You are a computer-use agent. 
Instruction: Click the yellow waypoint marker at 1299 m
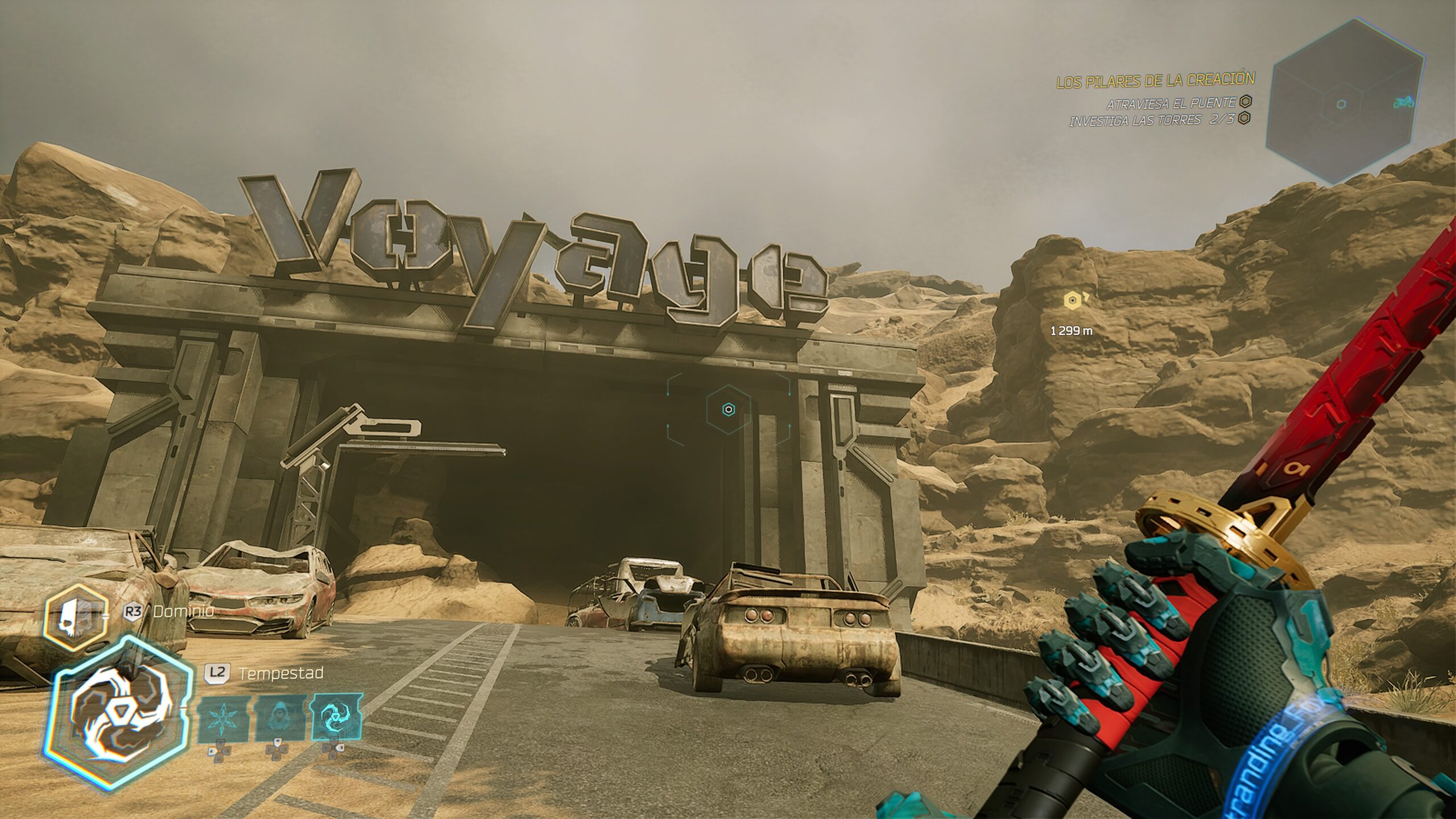click(1072, 300)
